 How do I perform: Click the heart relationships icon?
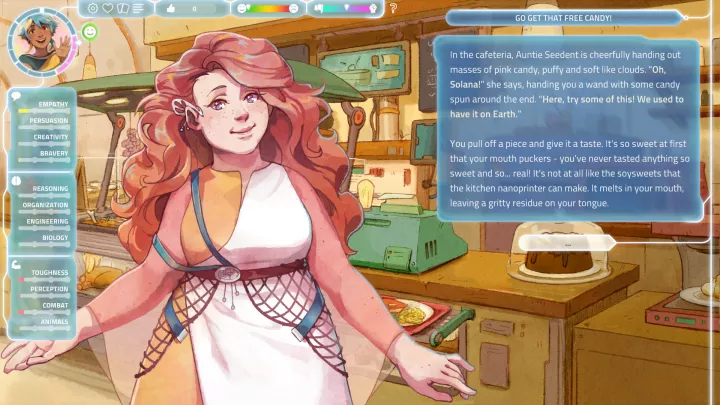108,8
